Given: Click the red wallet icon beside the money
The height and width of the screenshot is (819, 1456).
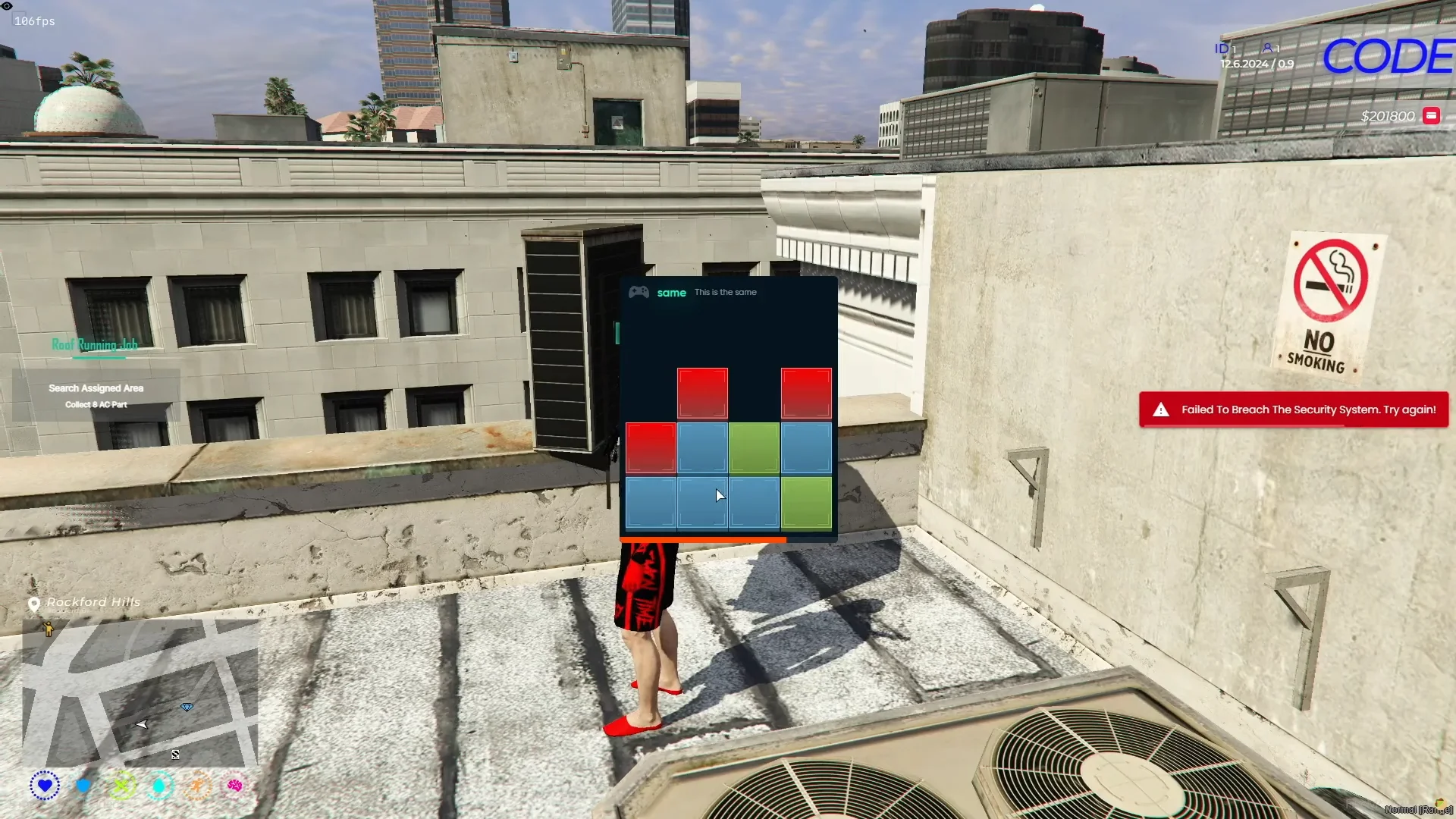Looking at the screenshot, I should pos(1431,116).
